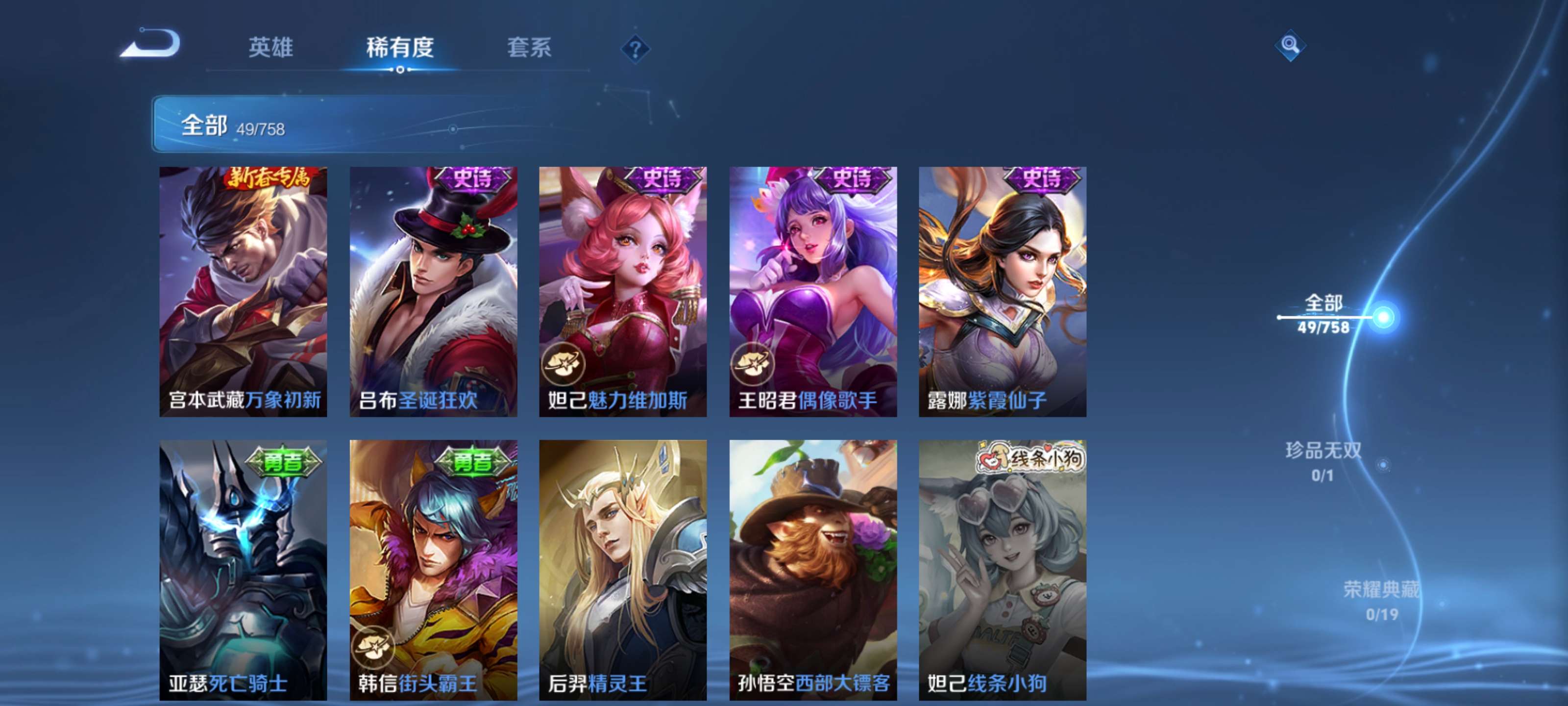Image resolution: width=1568 pixels, height=706 pixels.
Task: Open the search magnifier icon
Action: click(1292, 45)
